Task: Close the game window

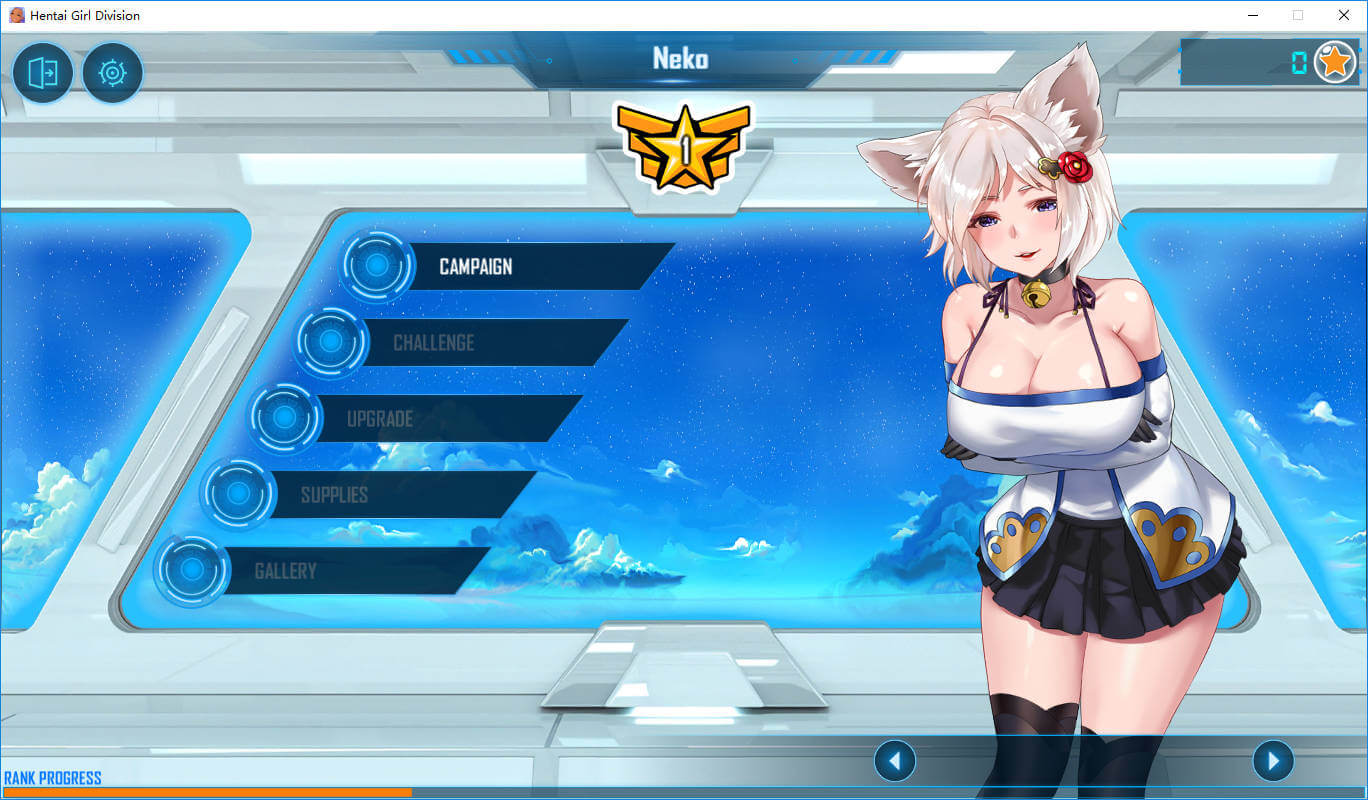Action: click(1343, 15)
